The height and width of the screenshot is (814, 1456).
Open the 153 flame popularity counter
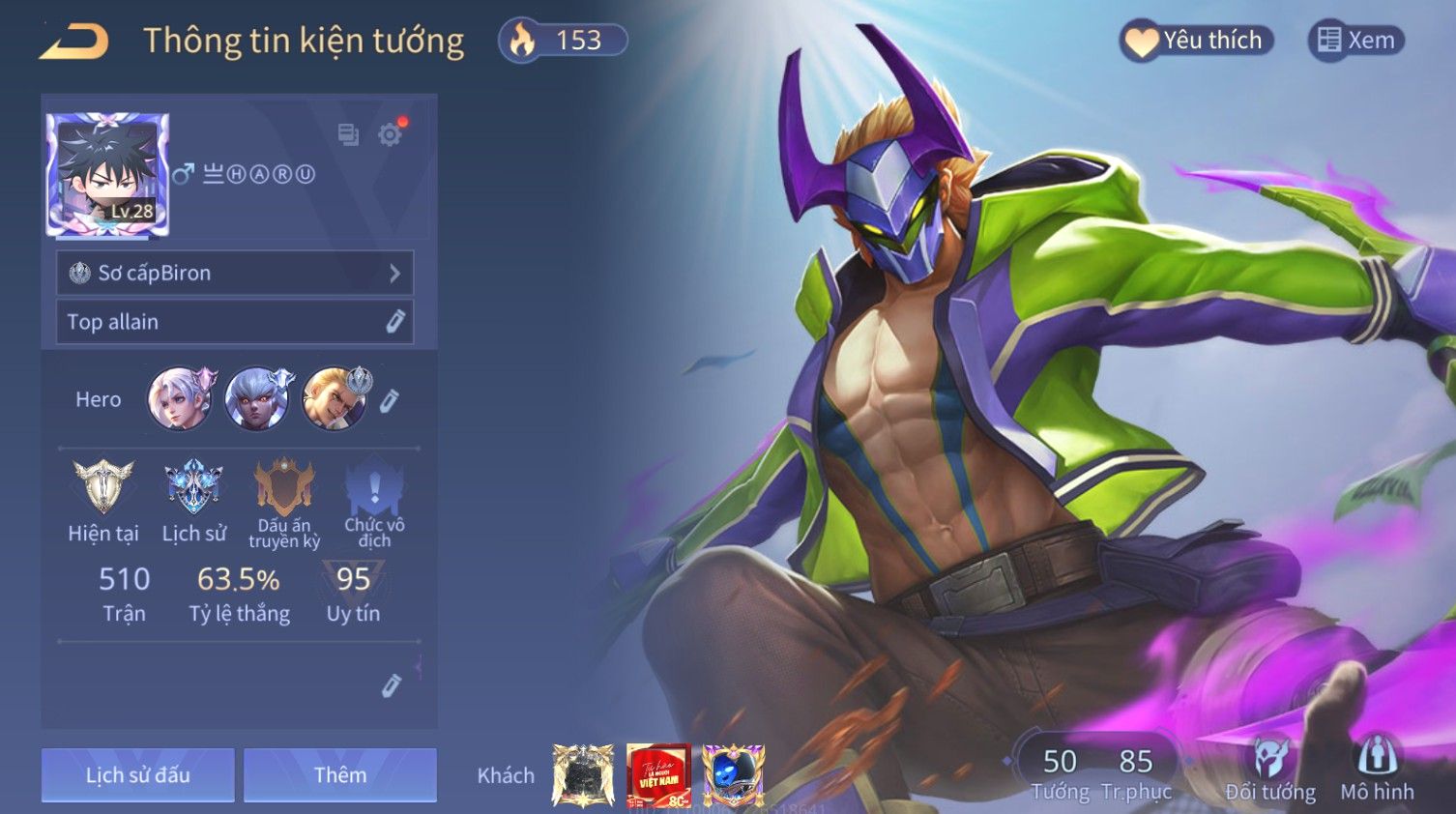pyautogui.click(x=563, y=41)
